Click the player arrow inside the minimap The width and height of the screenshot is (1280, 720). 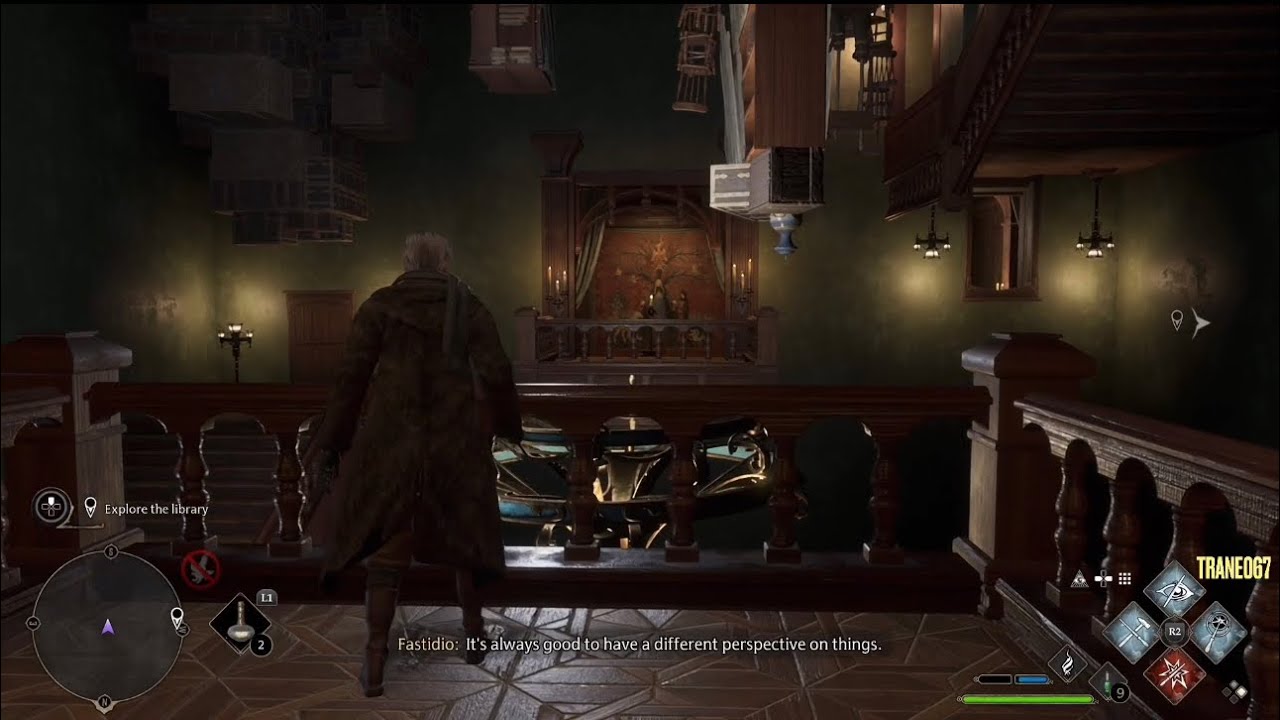coord(107,630)
